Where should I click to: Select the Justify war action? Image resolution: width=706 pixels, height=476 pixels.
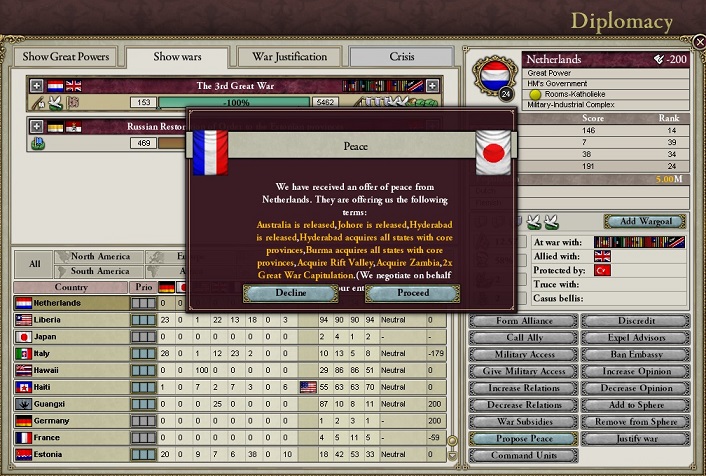pyautogui.click(x=635, y=439)
